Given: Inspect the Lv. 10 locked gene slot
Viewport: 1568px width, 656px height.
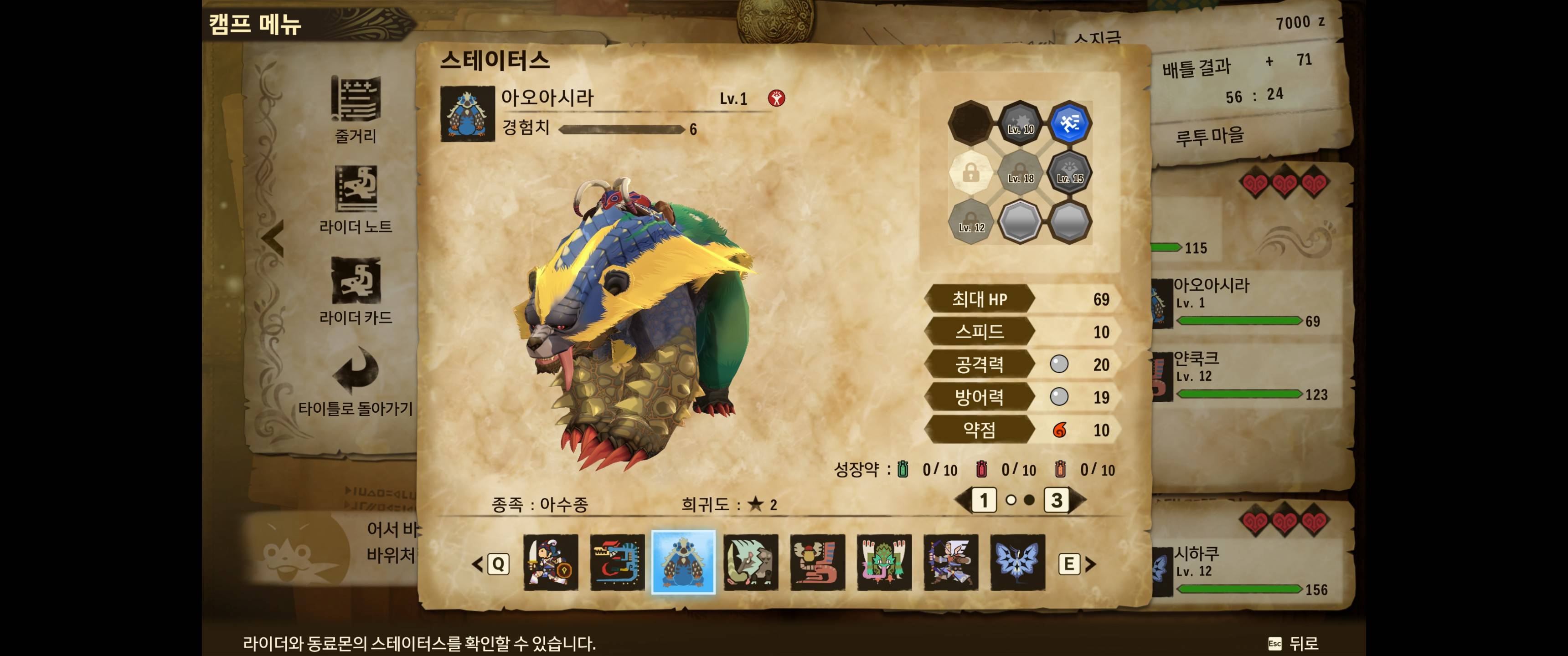Looking at the screenshot, I should pos(1020,123).
